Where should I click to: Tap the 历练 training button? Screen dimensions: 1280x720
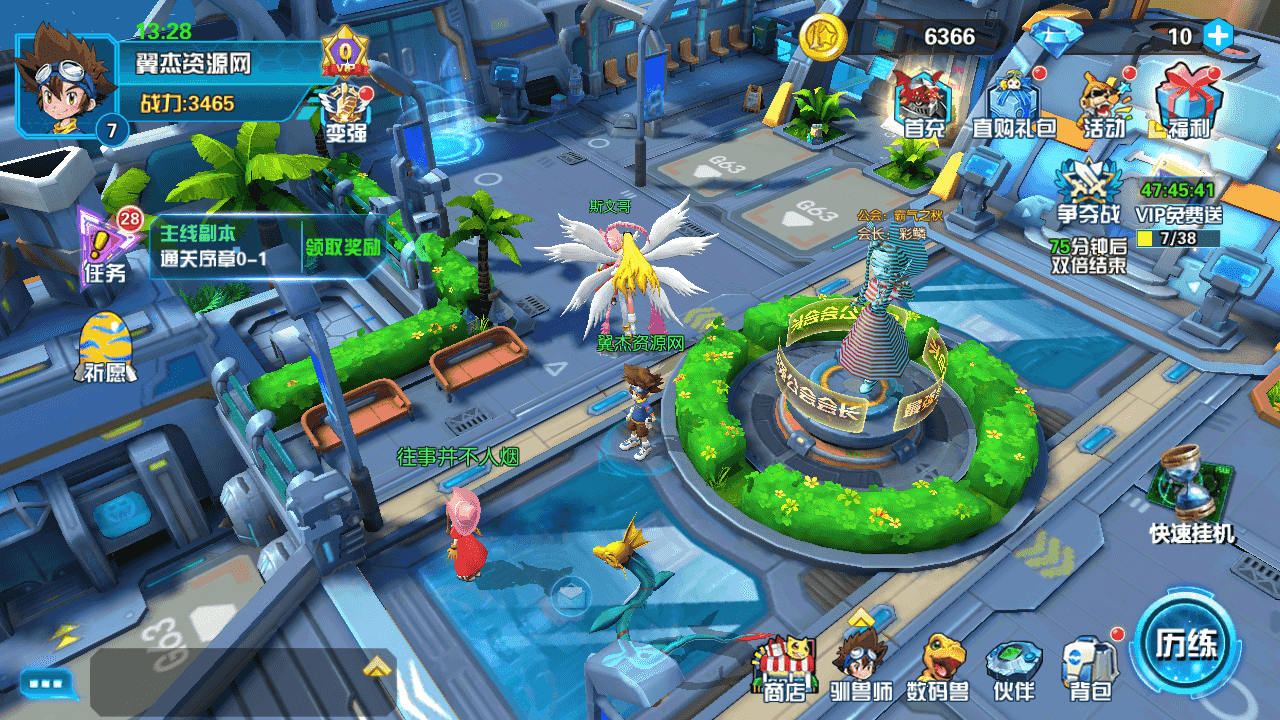(1187, 641)
